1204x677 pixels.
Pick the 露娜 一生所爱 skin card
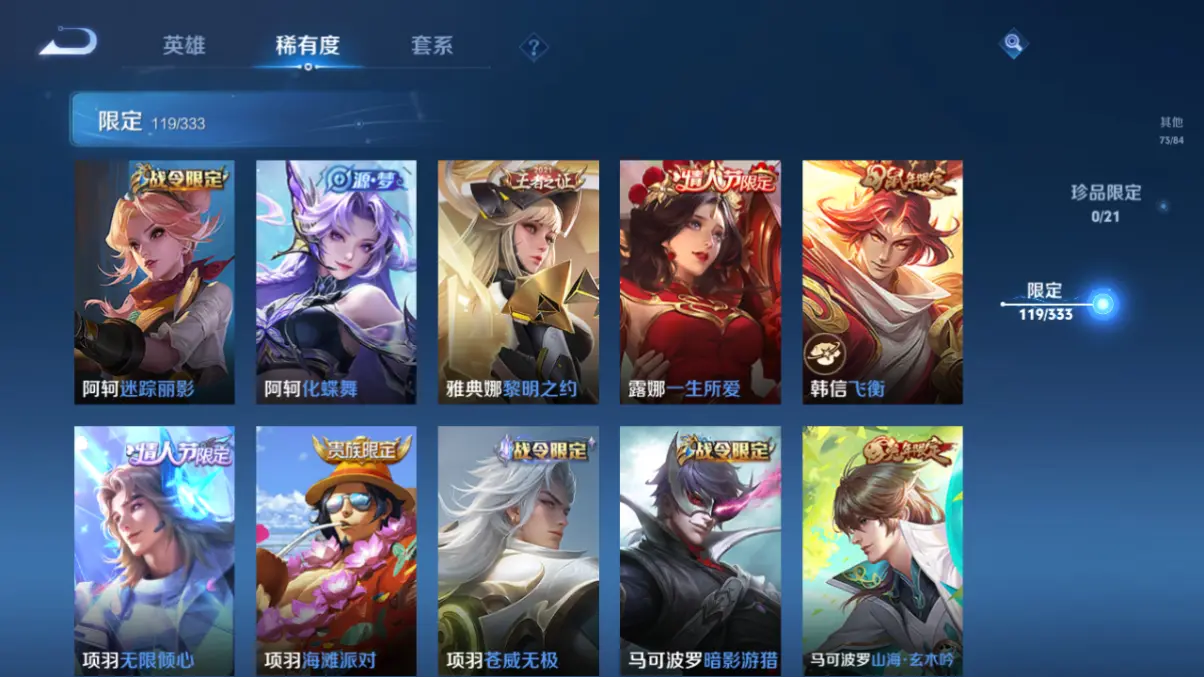700,282
